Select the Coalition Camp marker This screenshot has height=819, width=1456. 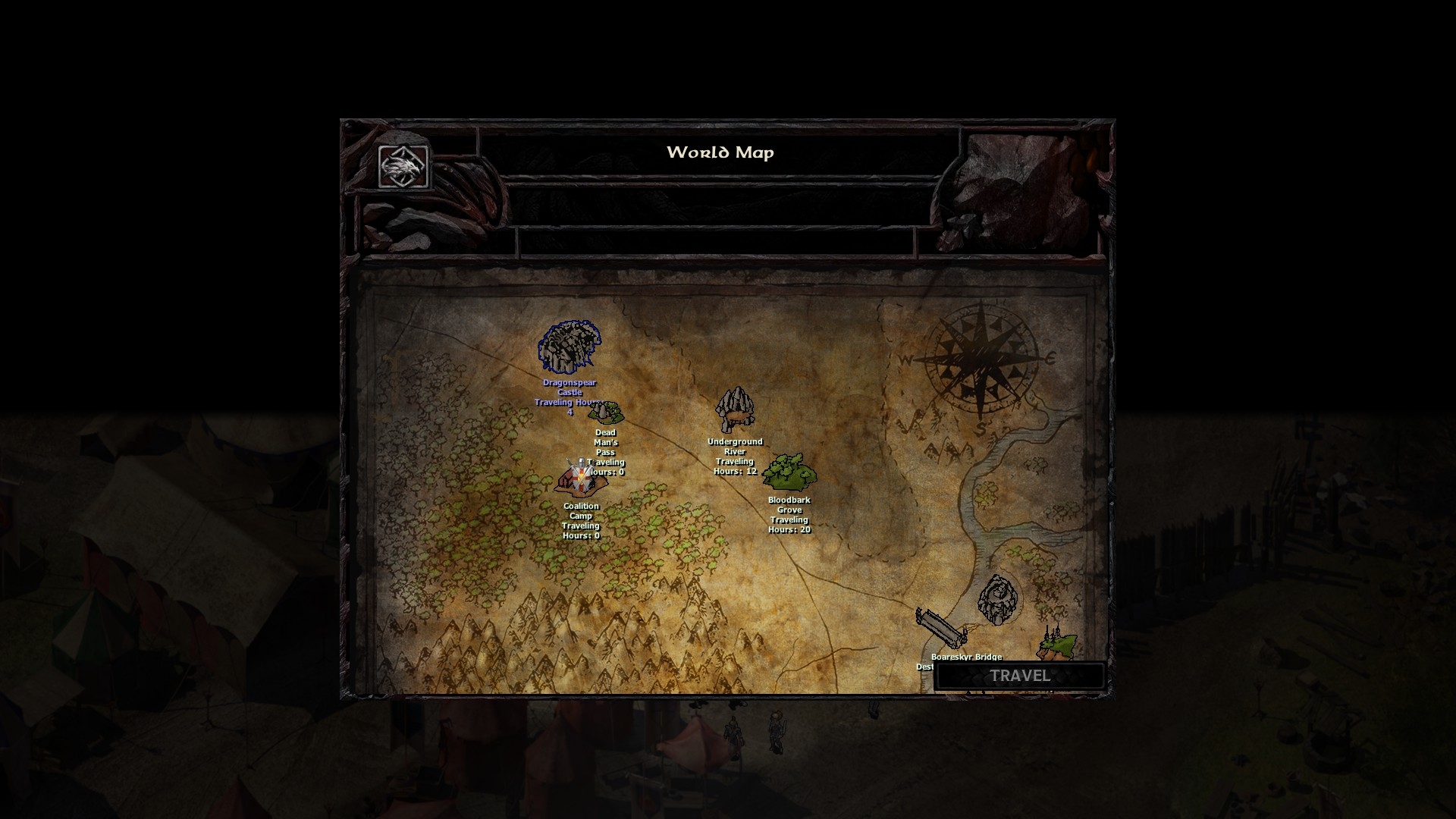pos(580,479)
